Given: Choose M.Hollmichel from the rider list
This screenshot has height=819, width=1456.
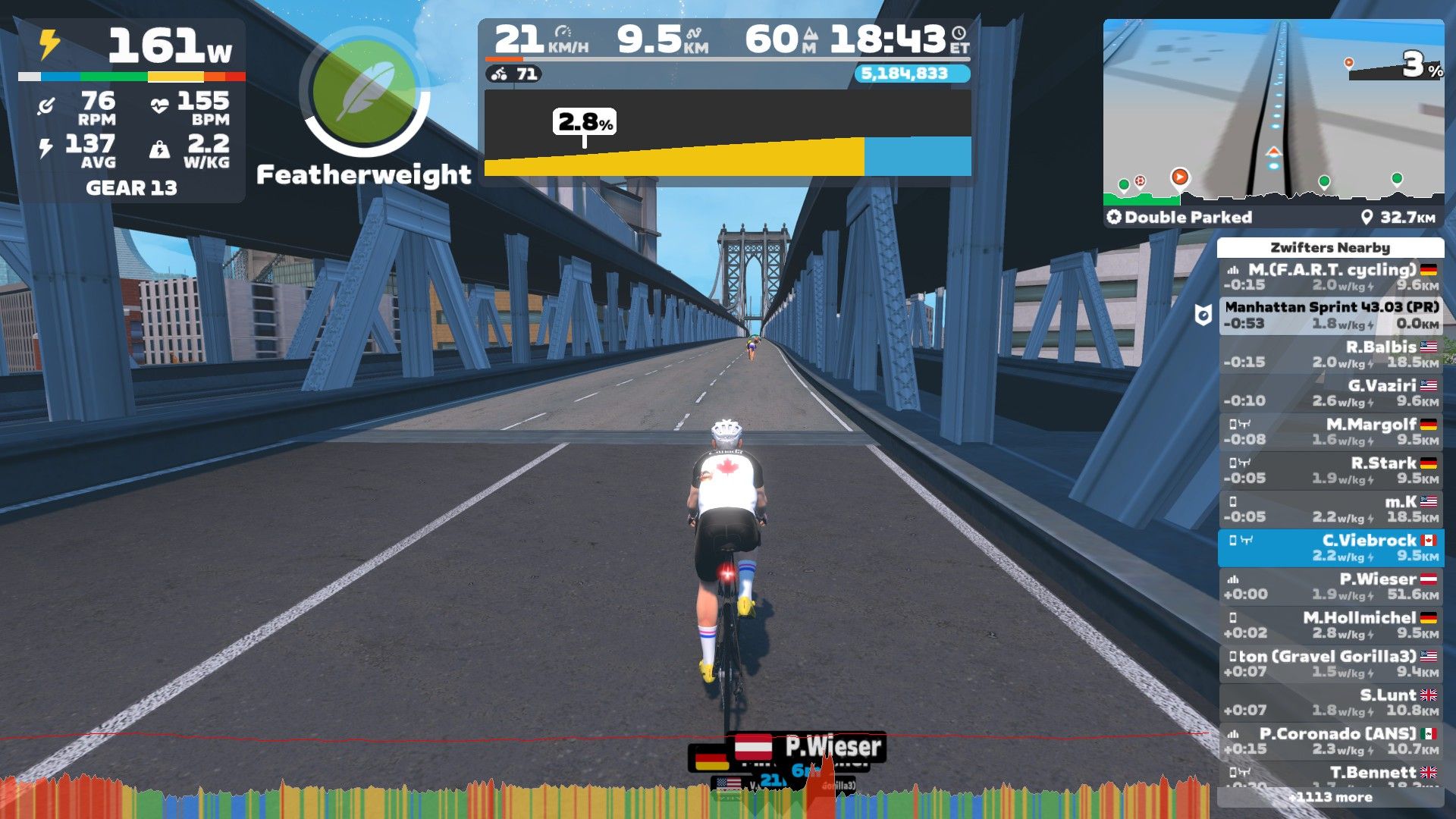Looking at the screenshot, I should point(1331,625).
